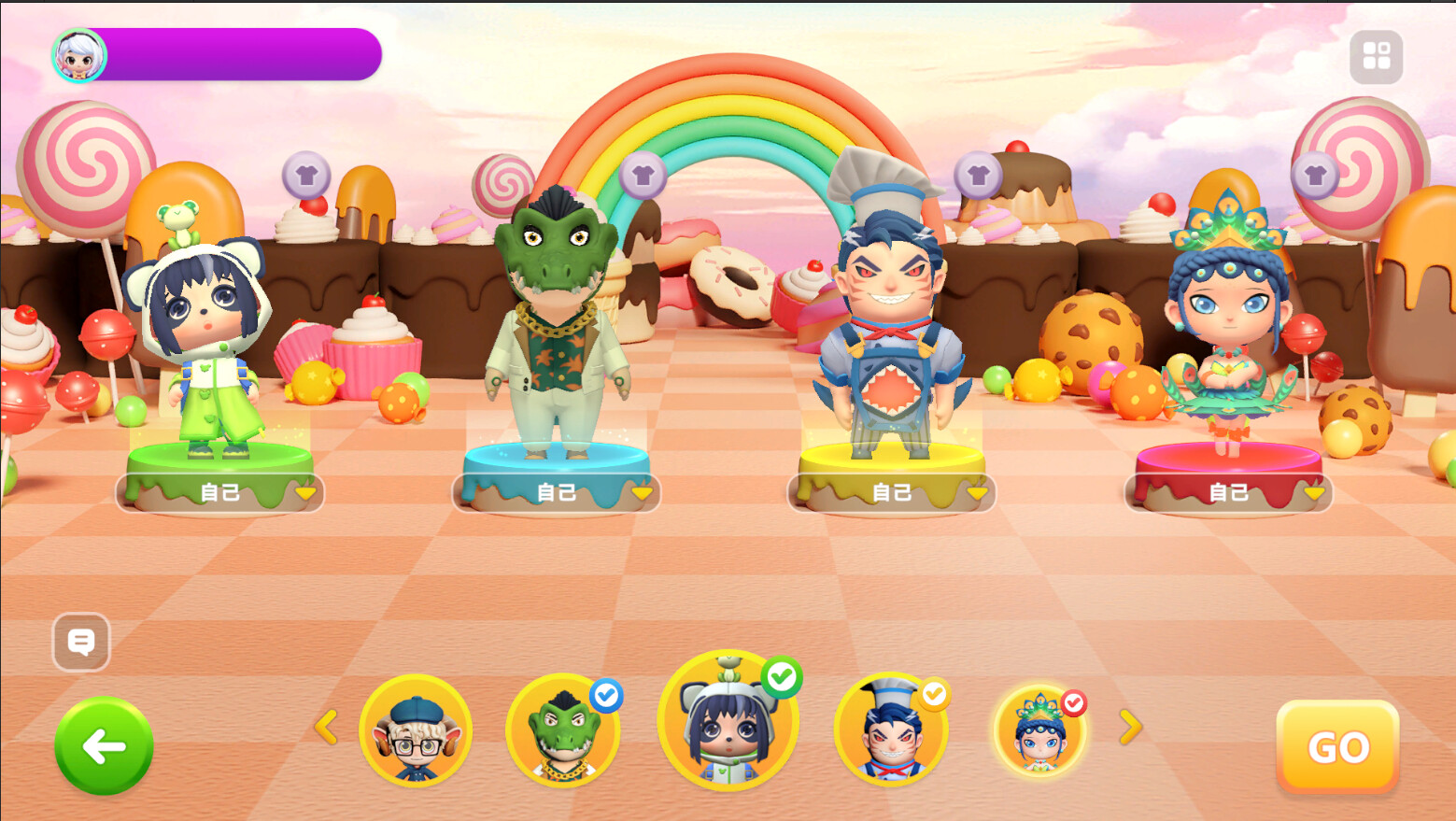Click the right arrow to browse more characters
Screen dimensions: 1456x821
click(1130, 729)
